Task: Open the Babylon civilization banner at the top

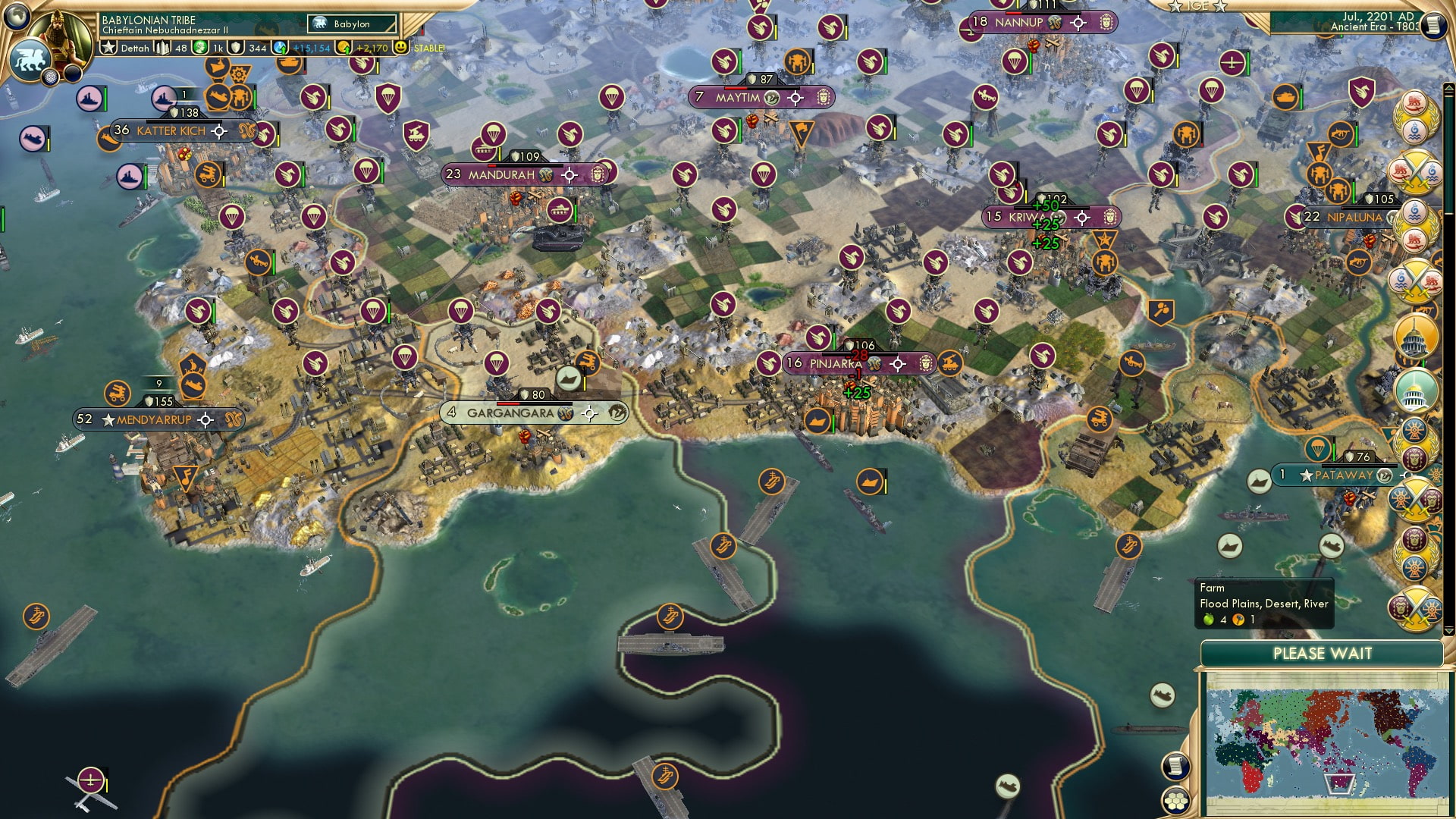Action: pyautogui.click(x=351, y=24)
